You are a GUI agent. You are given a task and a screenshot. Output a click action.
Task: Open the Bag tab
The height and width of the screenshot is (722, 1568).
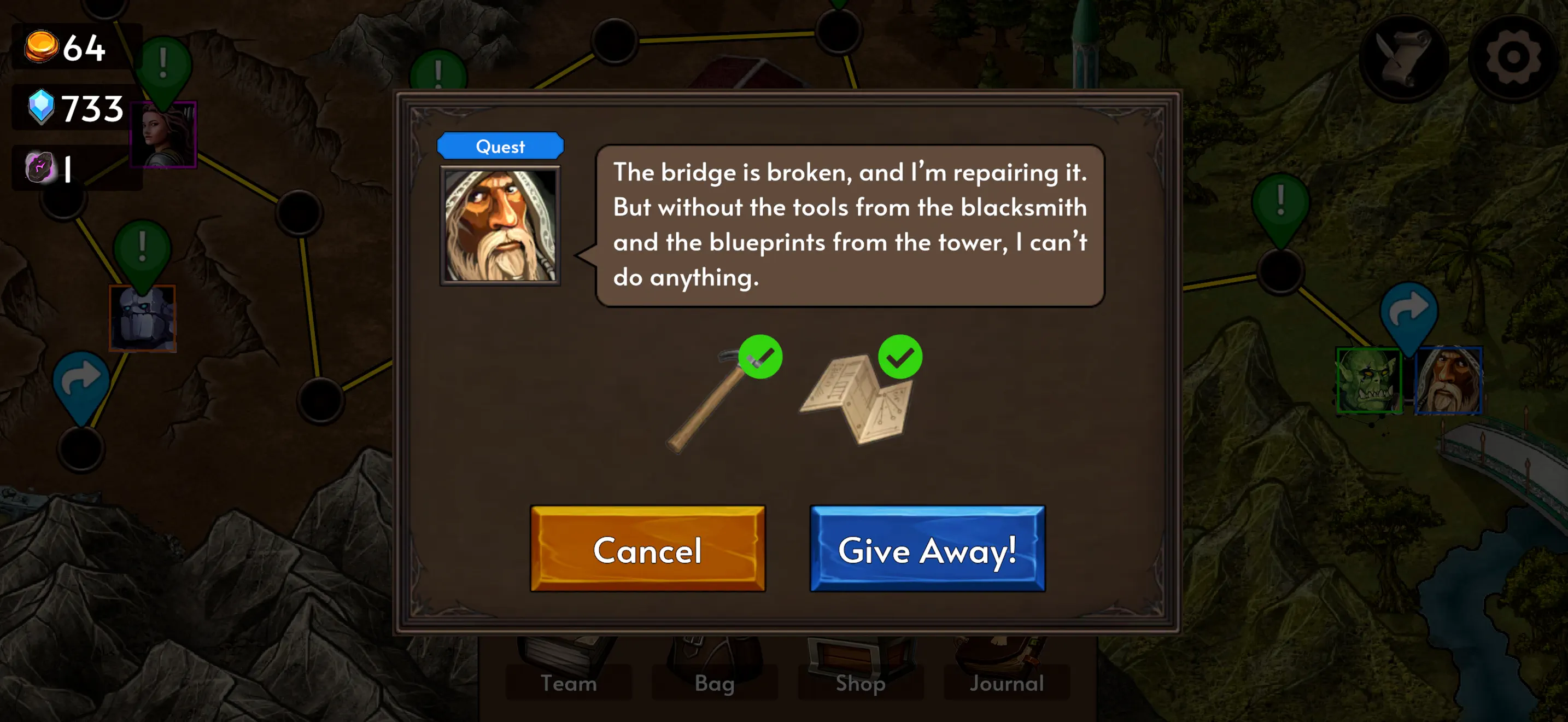click(714, 683)
